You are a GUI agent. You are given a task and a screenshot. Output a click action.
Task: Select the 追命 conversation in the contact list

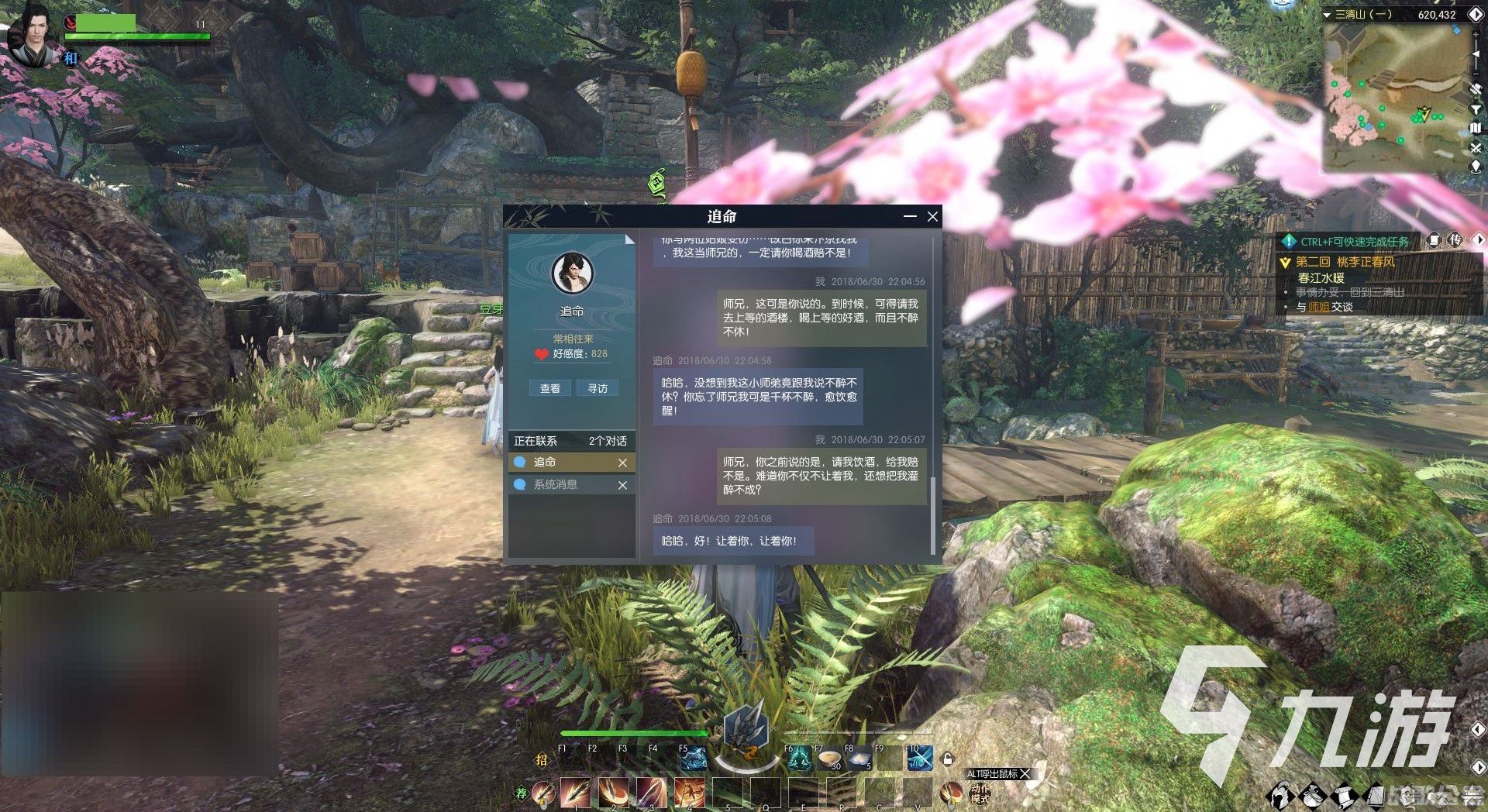pos(566,462)
